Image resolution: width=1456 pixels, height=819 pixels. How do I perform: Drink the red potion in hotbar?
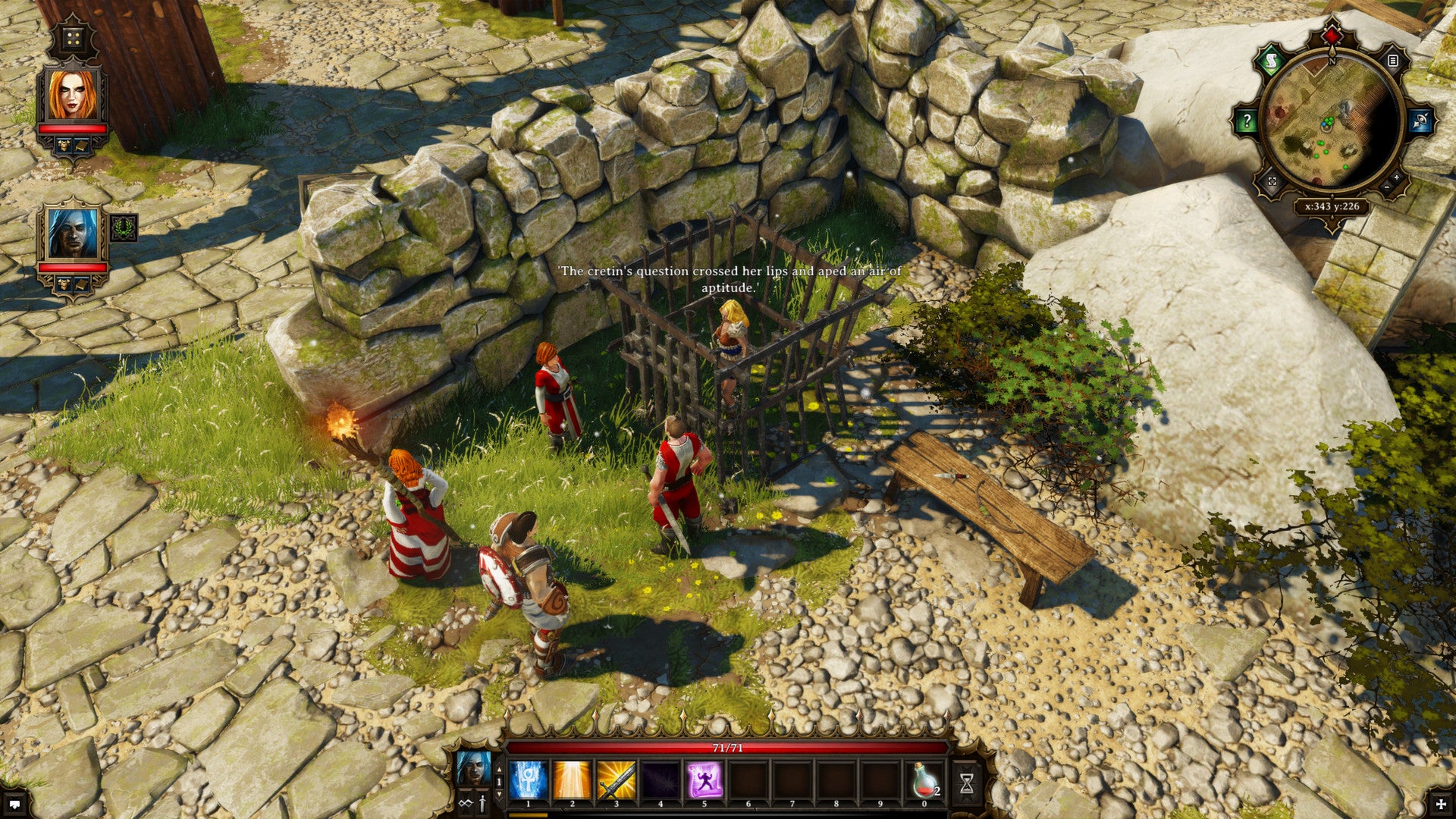(x=924, y=780)
